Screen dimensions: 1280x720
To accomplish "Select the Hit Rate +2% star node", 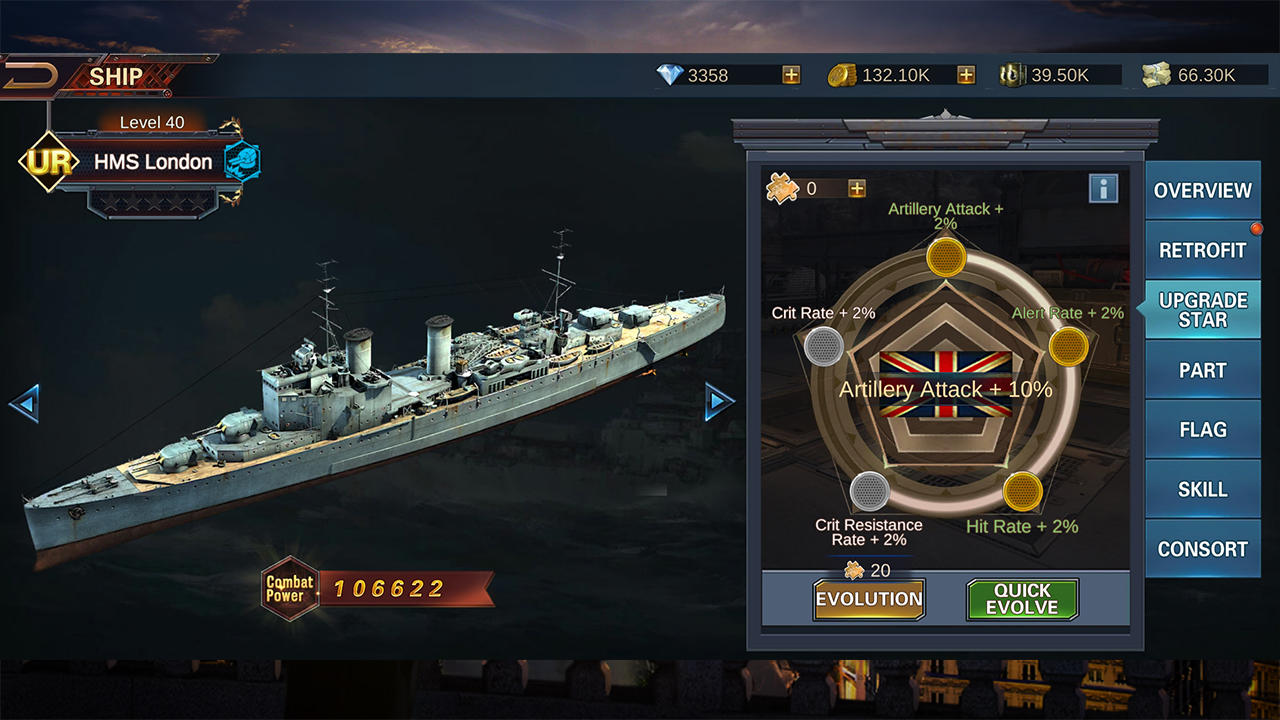I will (x=1023, y=491).
